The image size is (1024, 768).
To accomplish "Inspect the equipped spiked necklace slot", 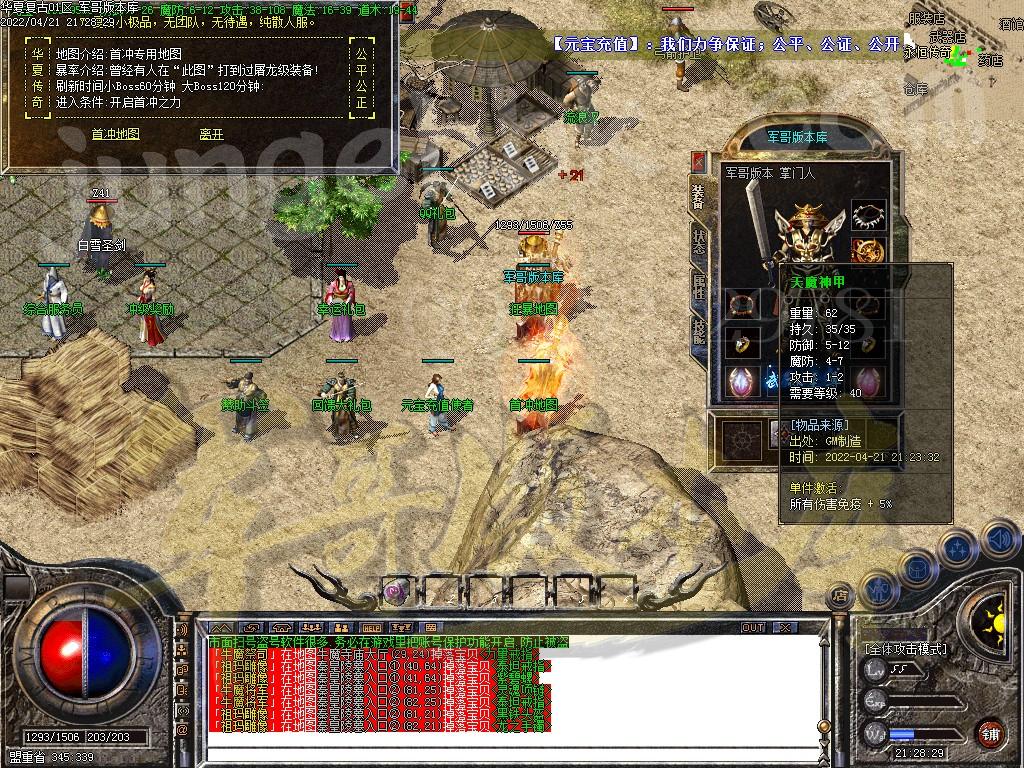I will tap(868, 215).
